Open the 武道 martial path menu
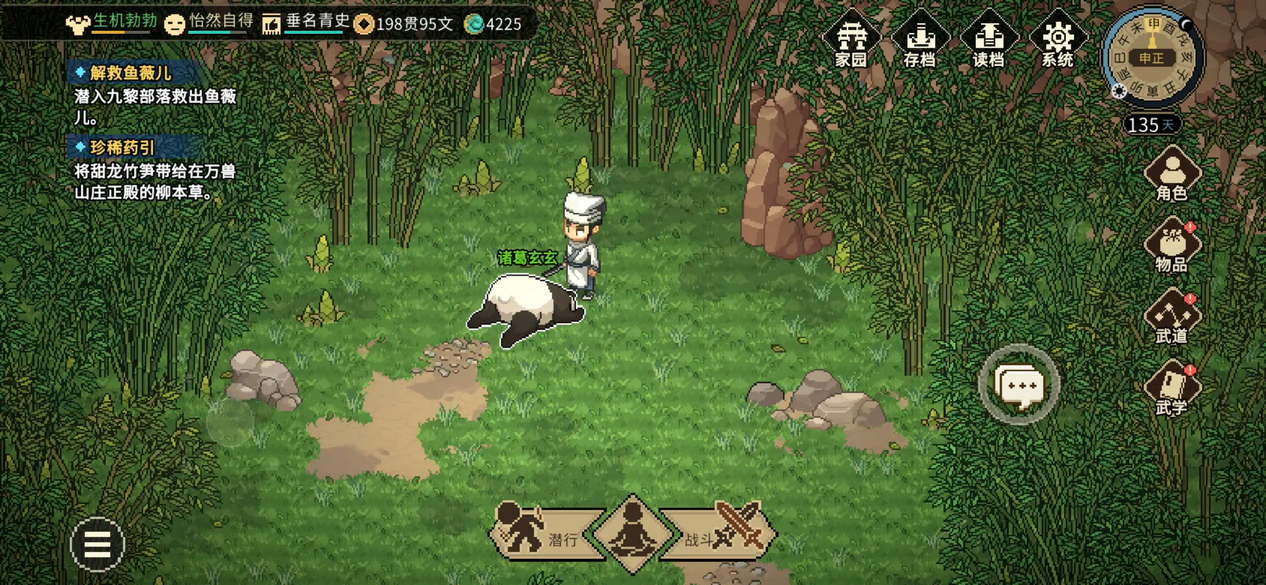This screenshot has height=585, width=1266. [x=1171, y=317]
